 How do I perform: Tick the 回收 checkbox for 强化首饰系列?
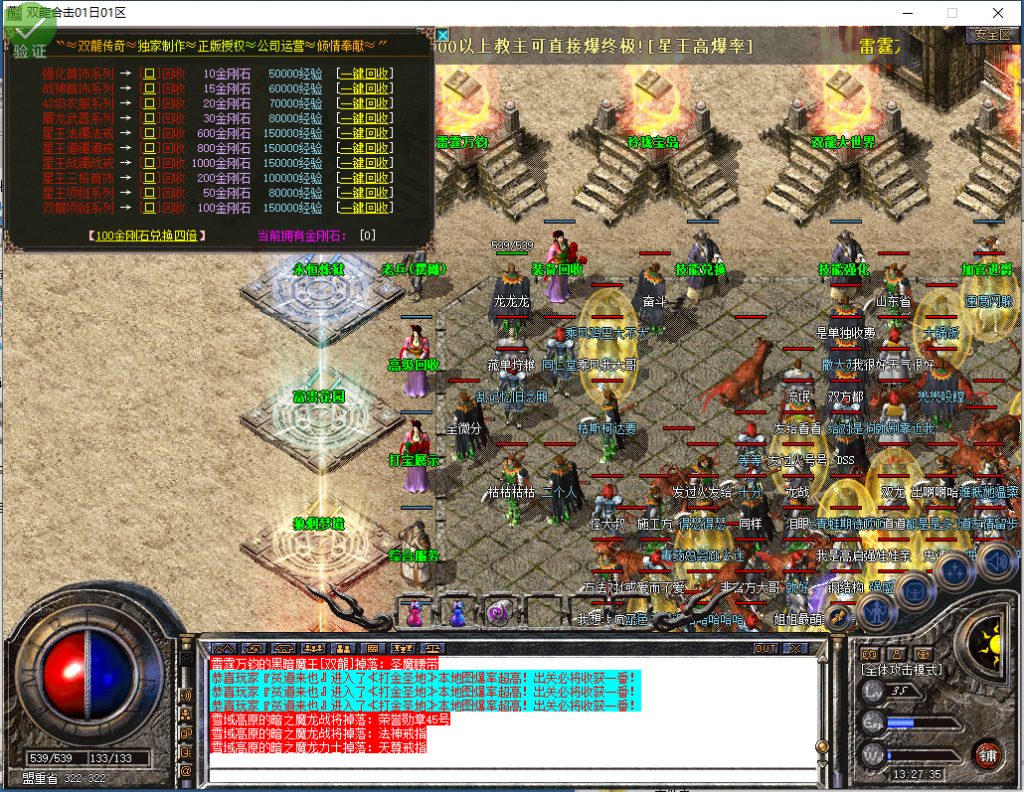(x=149, y=73)
